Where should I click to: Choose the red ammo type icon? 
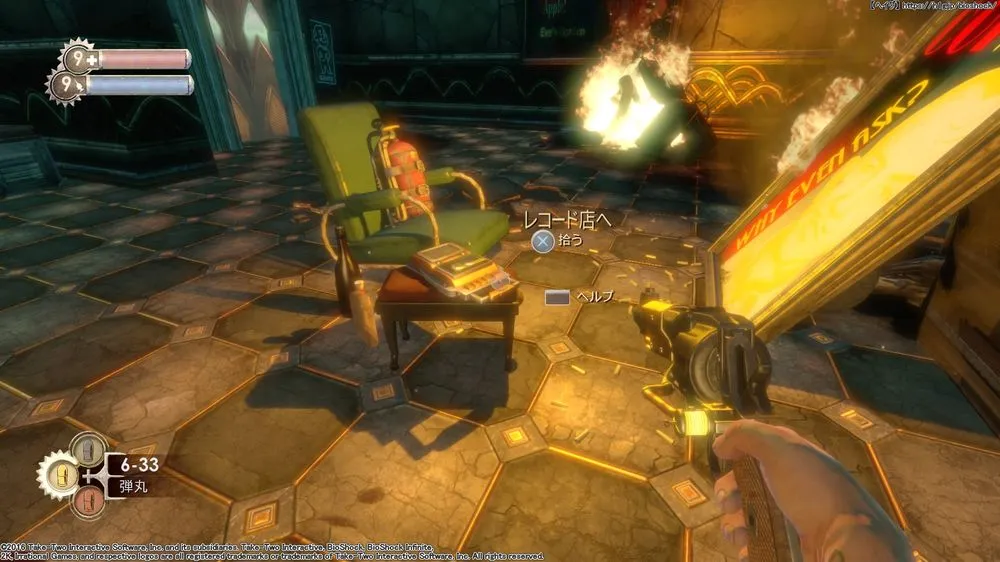[89, 500]
